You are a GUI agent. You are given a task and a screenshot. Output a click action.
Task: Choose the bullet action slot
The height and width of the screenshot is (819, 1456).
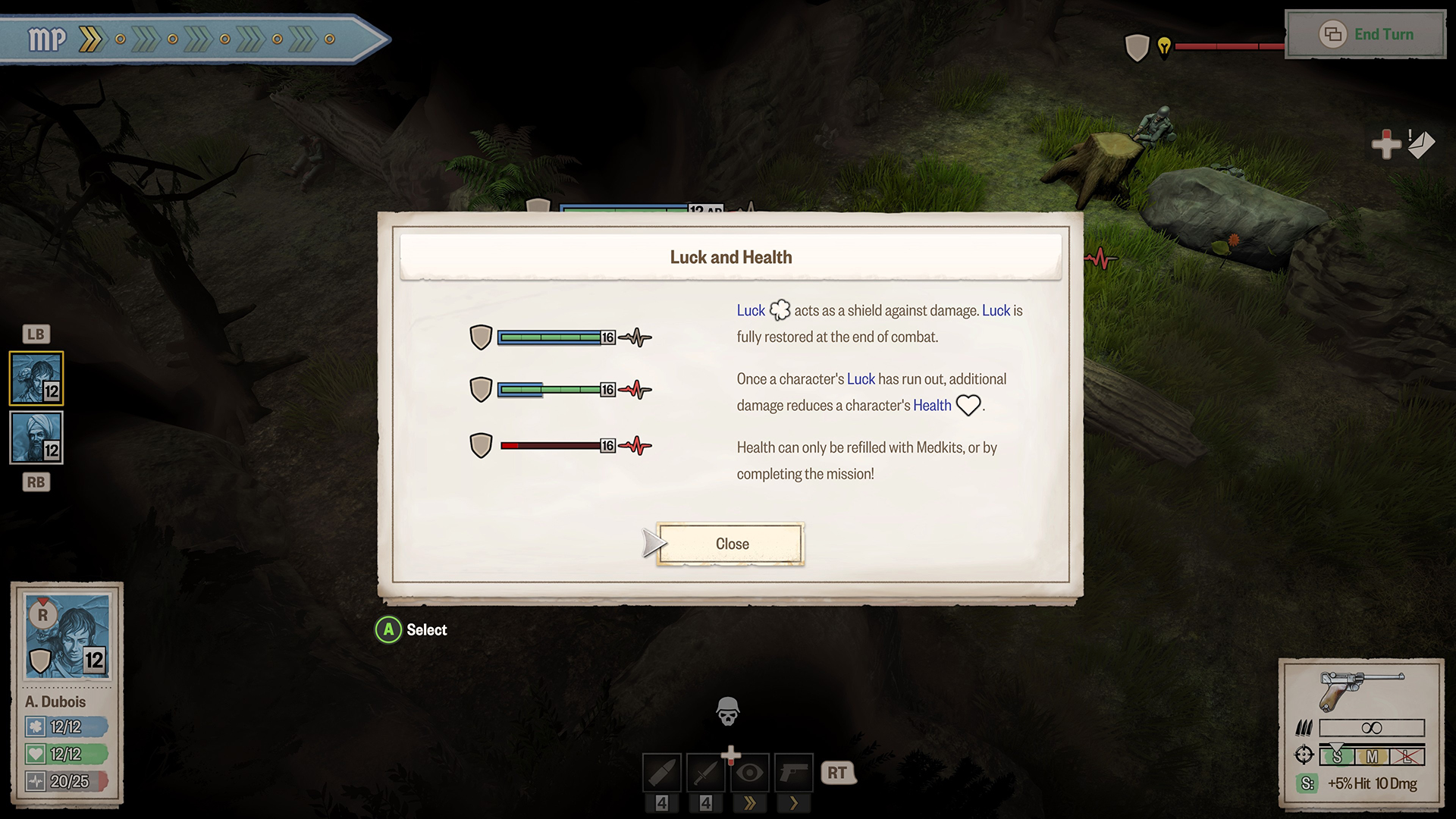pyautogui.click(x=662, y=773)
